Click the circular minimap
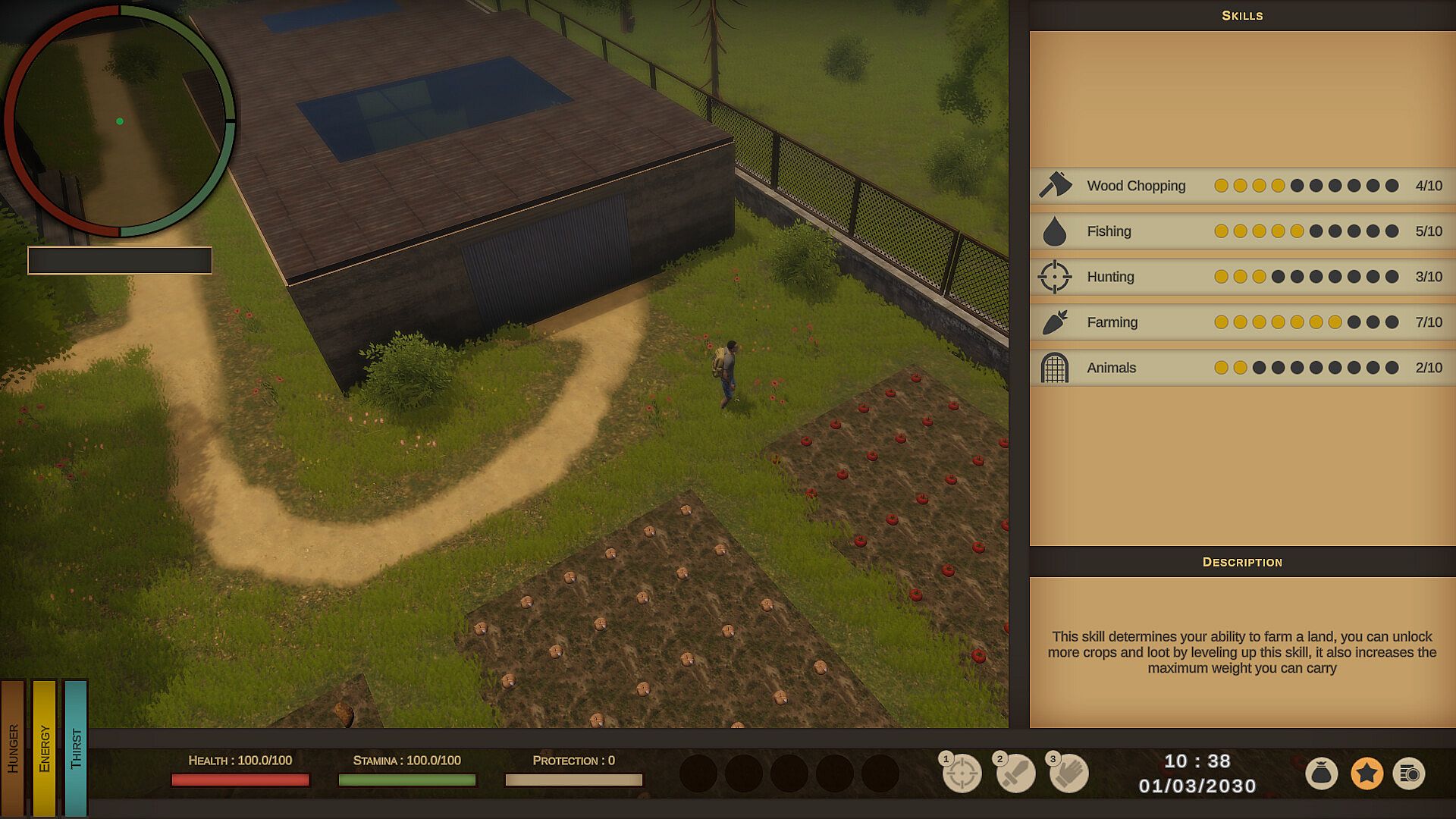The height and width of the screenshot is (819, 1456). tap(120, 121)
